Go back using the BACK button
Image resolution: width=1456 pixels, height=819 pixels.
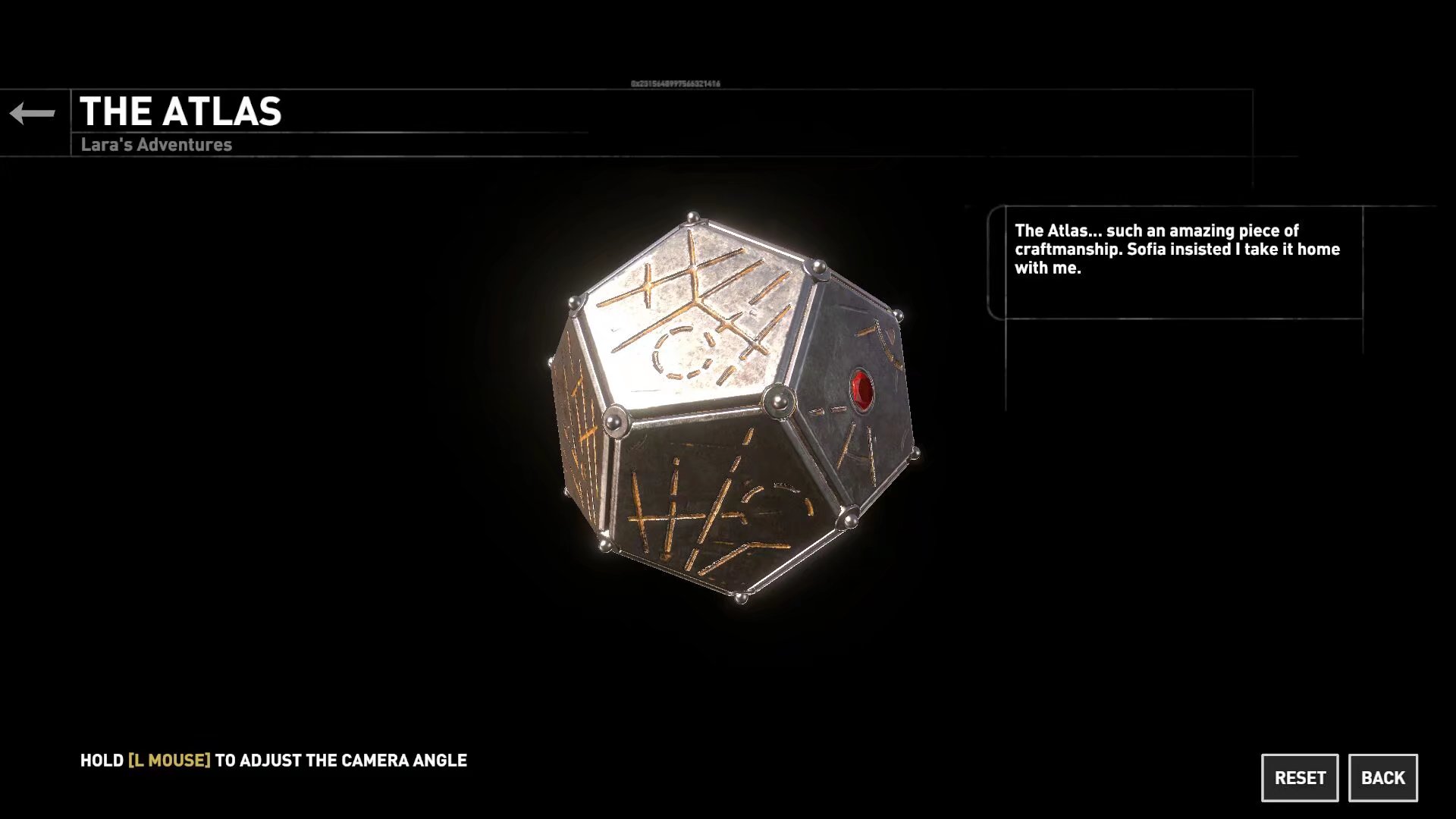(1382, 777)
